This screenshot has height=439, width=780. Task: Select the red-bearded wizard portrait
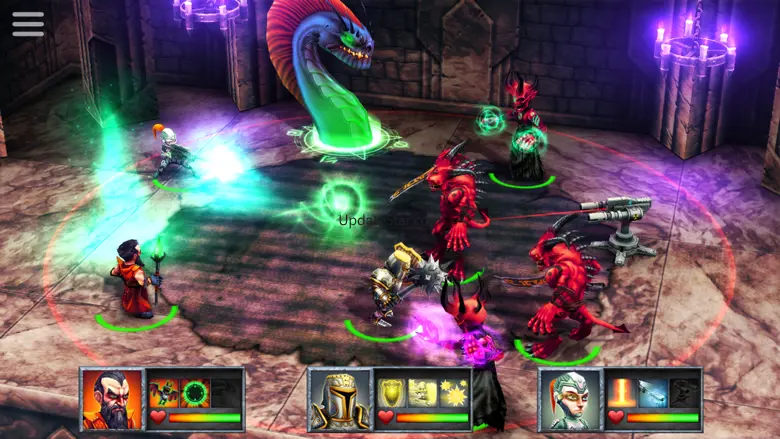pyautogui.click(x=113, y=398)
